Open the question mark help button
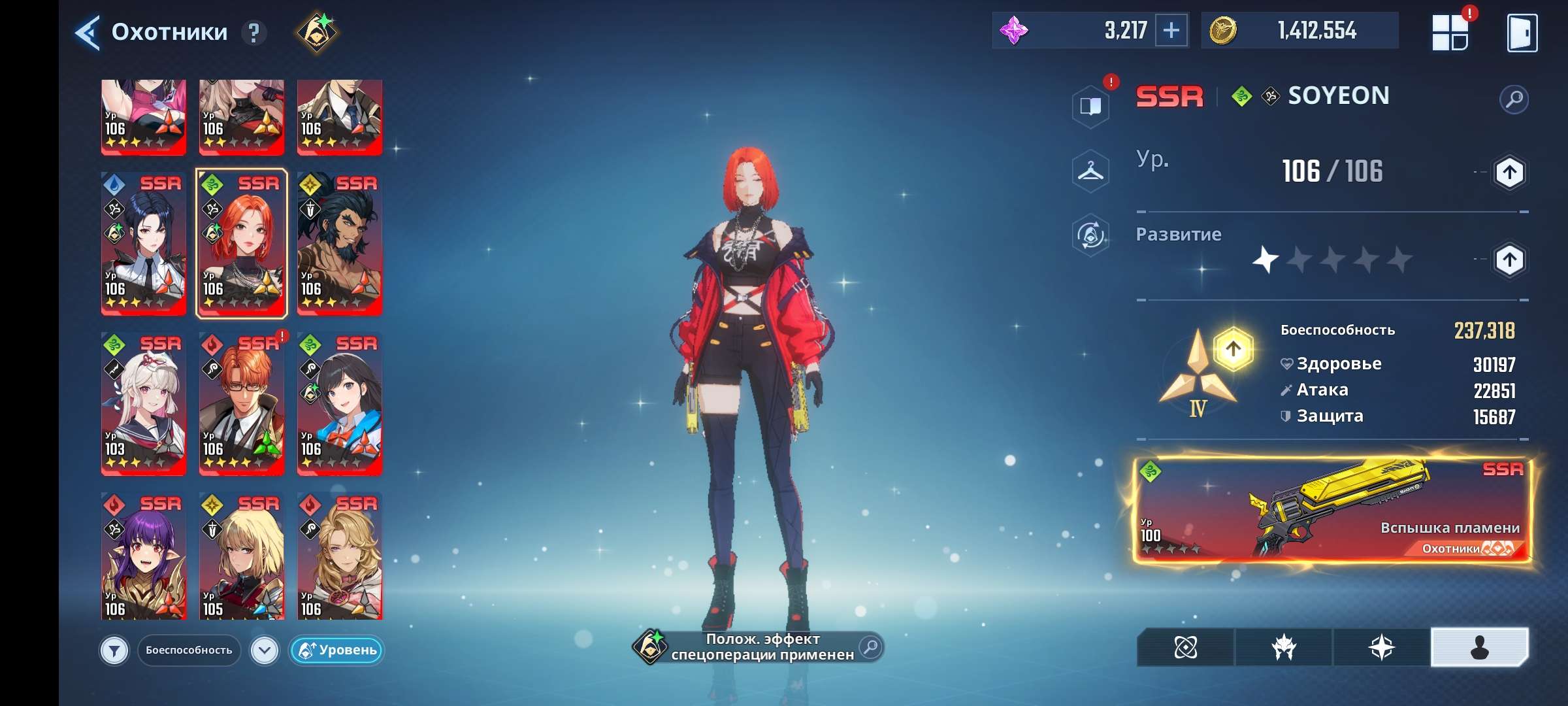The height and width of the screenshot is (706, 1568). point(254,33)
